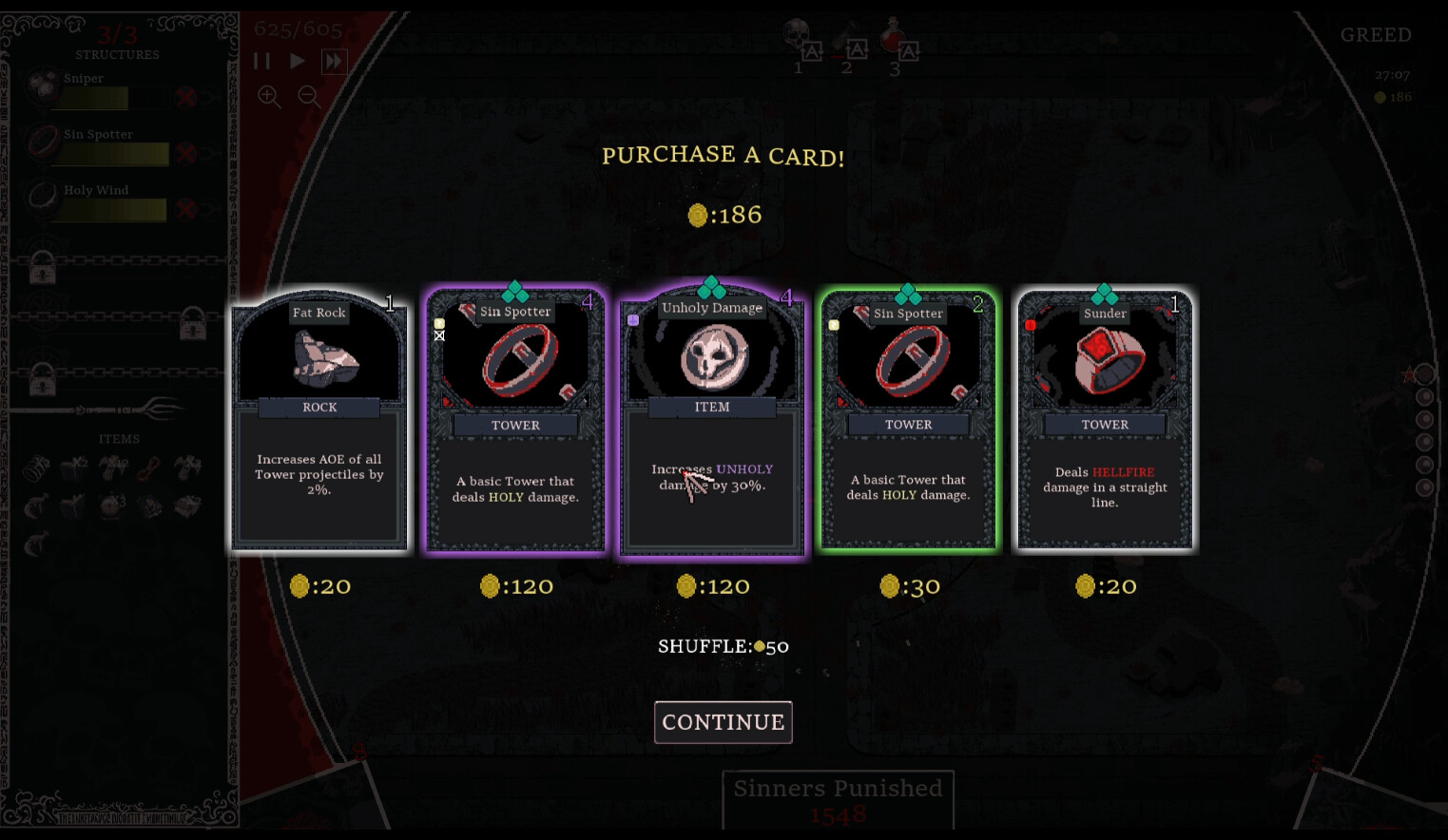
Task: Click the play speed arrow
Action: click(297, 61)
